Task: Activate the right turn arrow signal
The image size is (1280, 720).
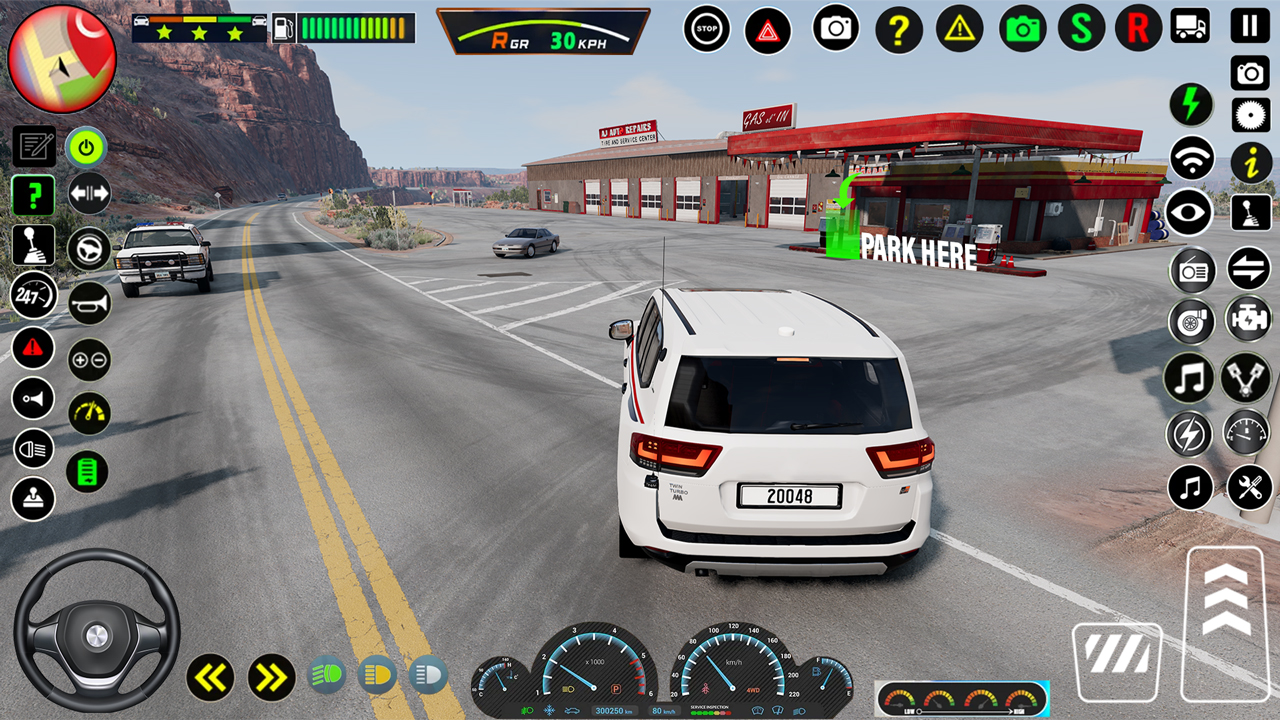Action: [271, 677]
